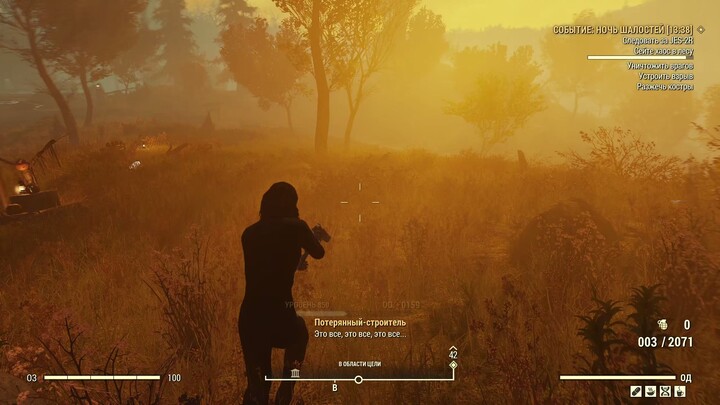Image resolution: width=720 pixels, height=405 pixels.
Task: Click the event title "Ночь шалостей"
Action: 623,30
